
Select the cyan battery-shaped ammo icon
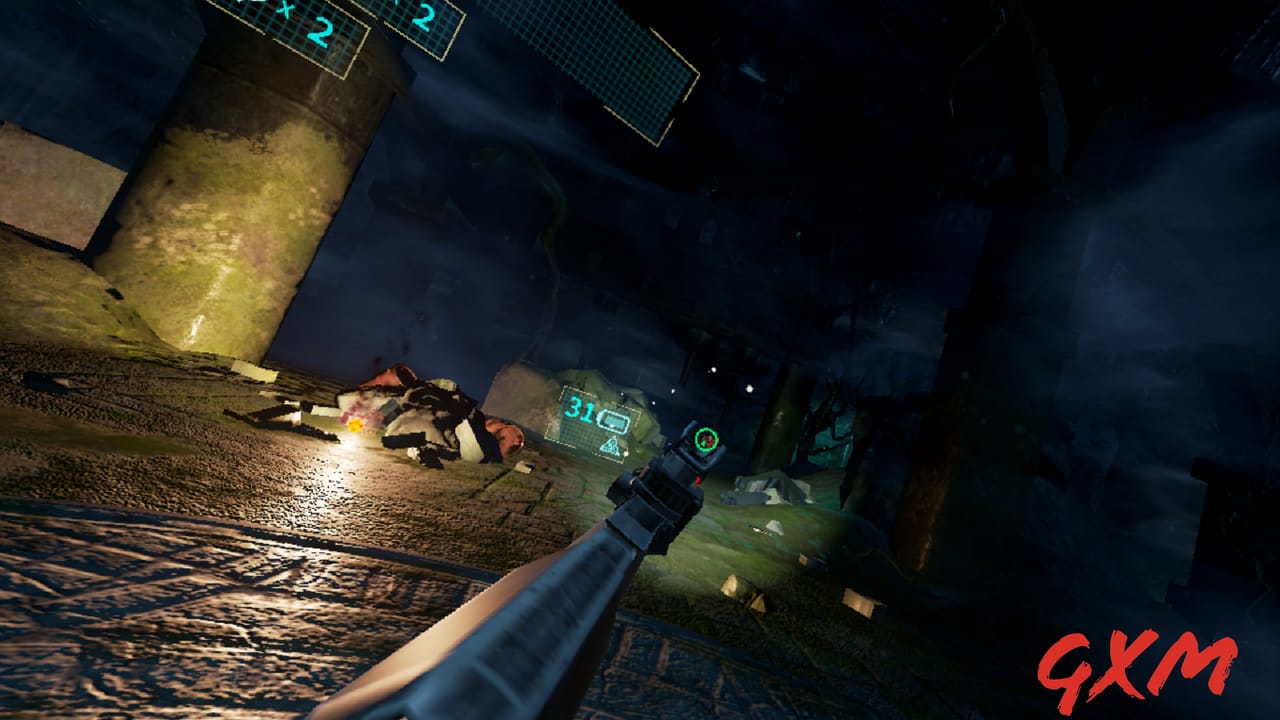tap(613, 421)
